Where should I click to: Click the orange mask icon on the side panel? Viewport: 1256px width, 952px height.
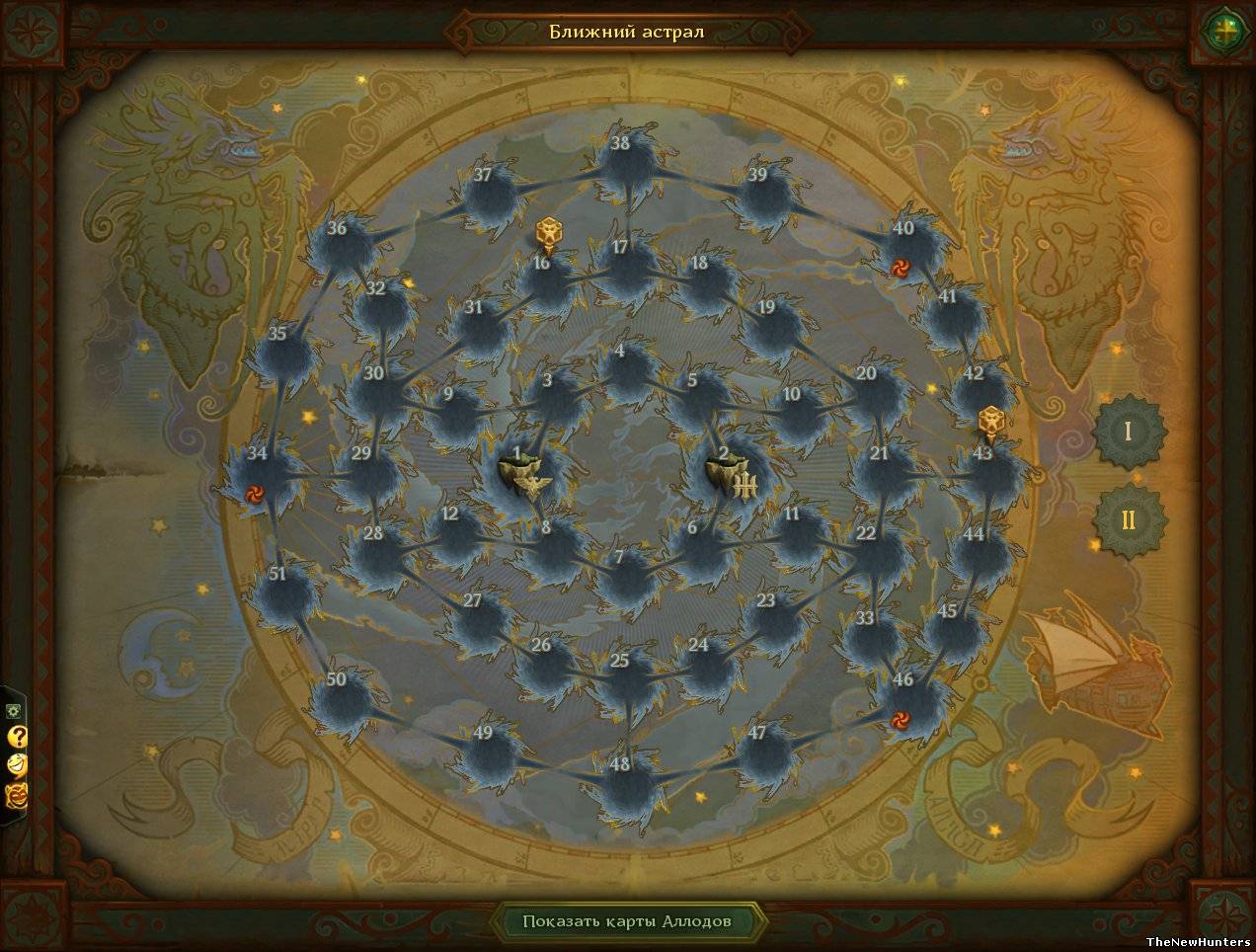(17, 793)
